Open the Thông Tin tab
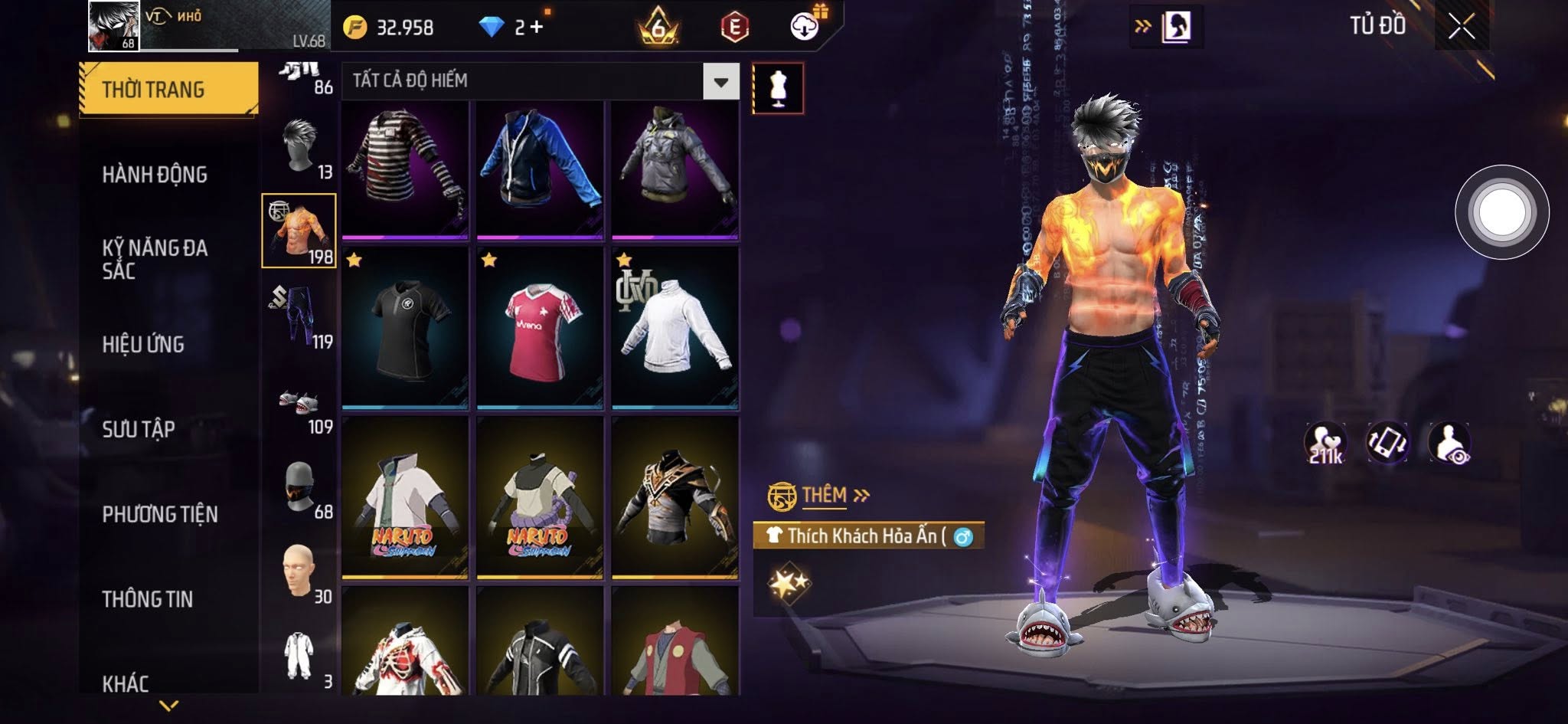 click(148, 599)
